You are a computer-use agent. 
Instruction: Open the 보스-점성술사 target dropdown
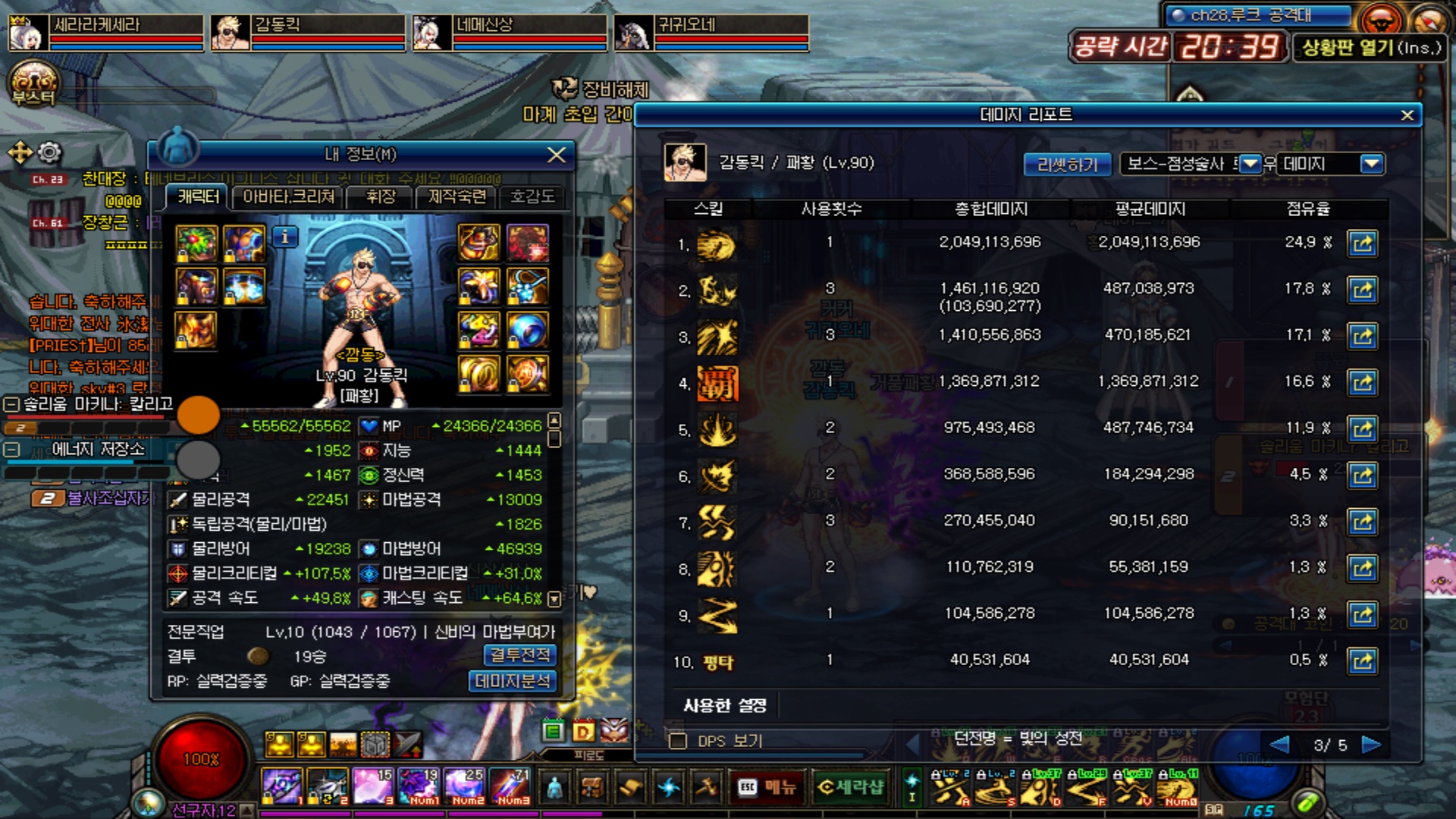pos(1250,164)
